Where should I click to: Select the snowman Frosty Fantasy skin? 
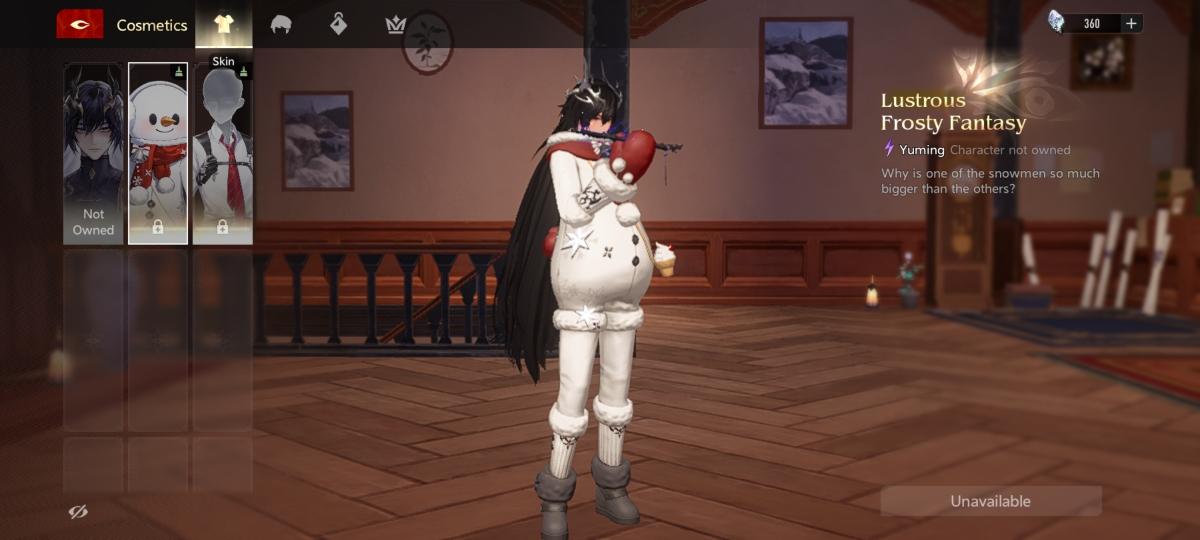(158, 153)
